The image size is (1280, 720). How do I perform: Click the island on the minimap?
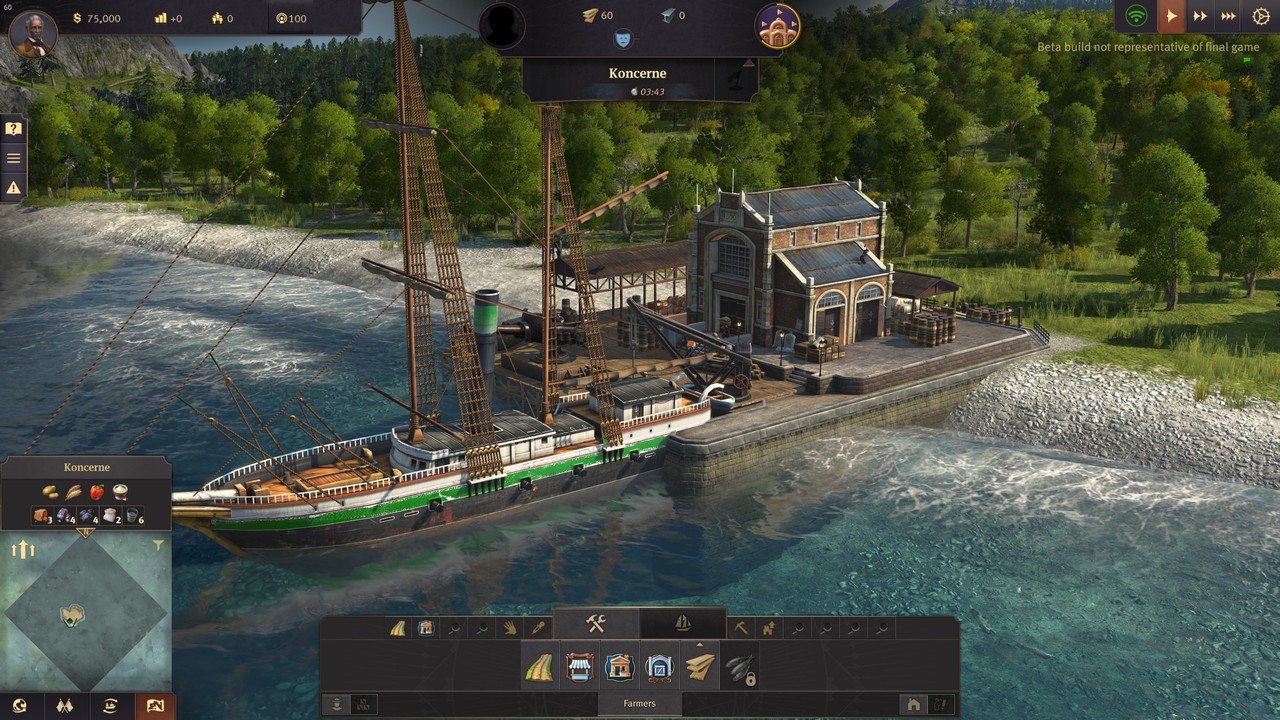[x=72, y=615]
